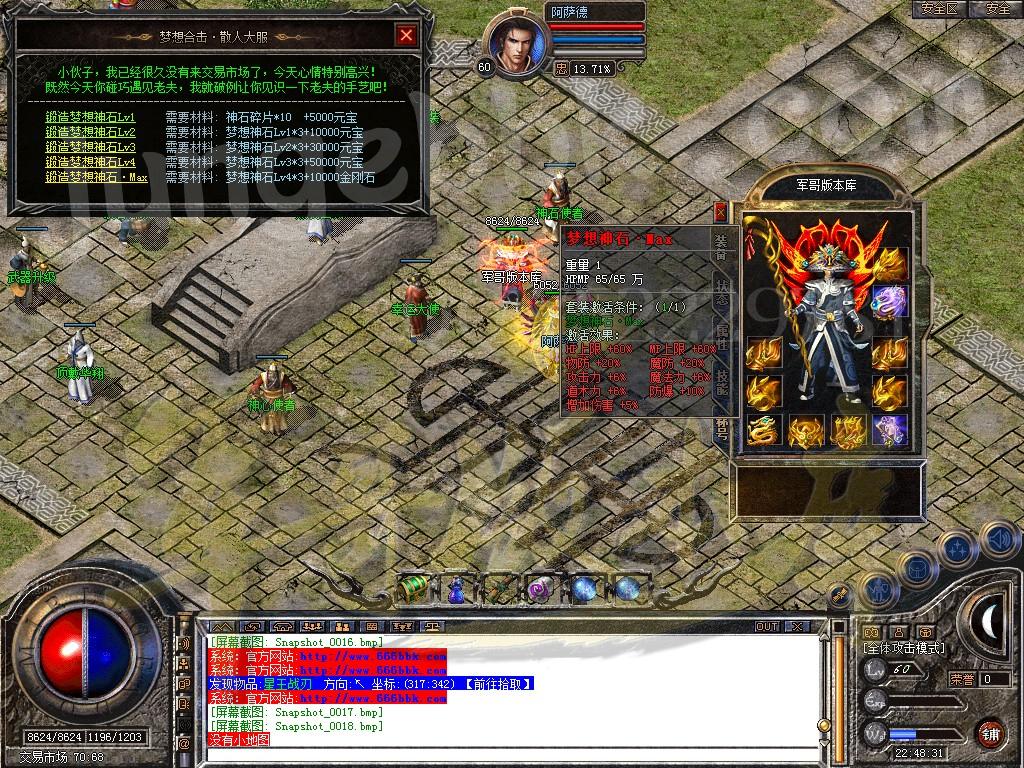The height and width of the screenshot is (768, 1024).
Task: Select the 锻造梦想神石·Max option
Action: click(97, 177)
